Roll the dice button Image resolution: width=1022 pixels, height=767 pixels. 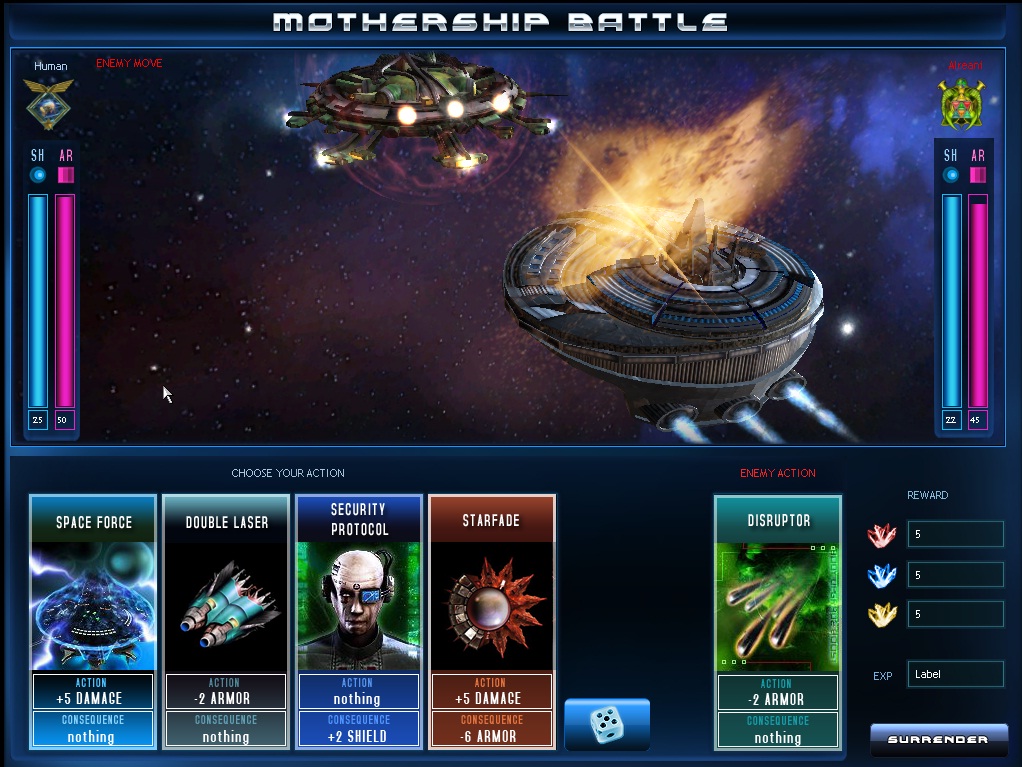pyautogui.click(x=607, y=724)
